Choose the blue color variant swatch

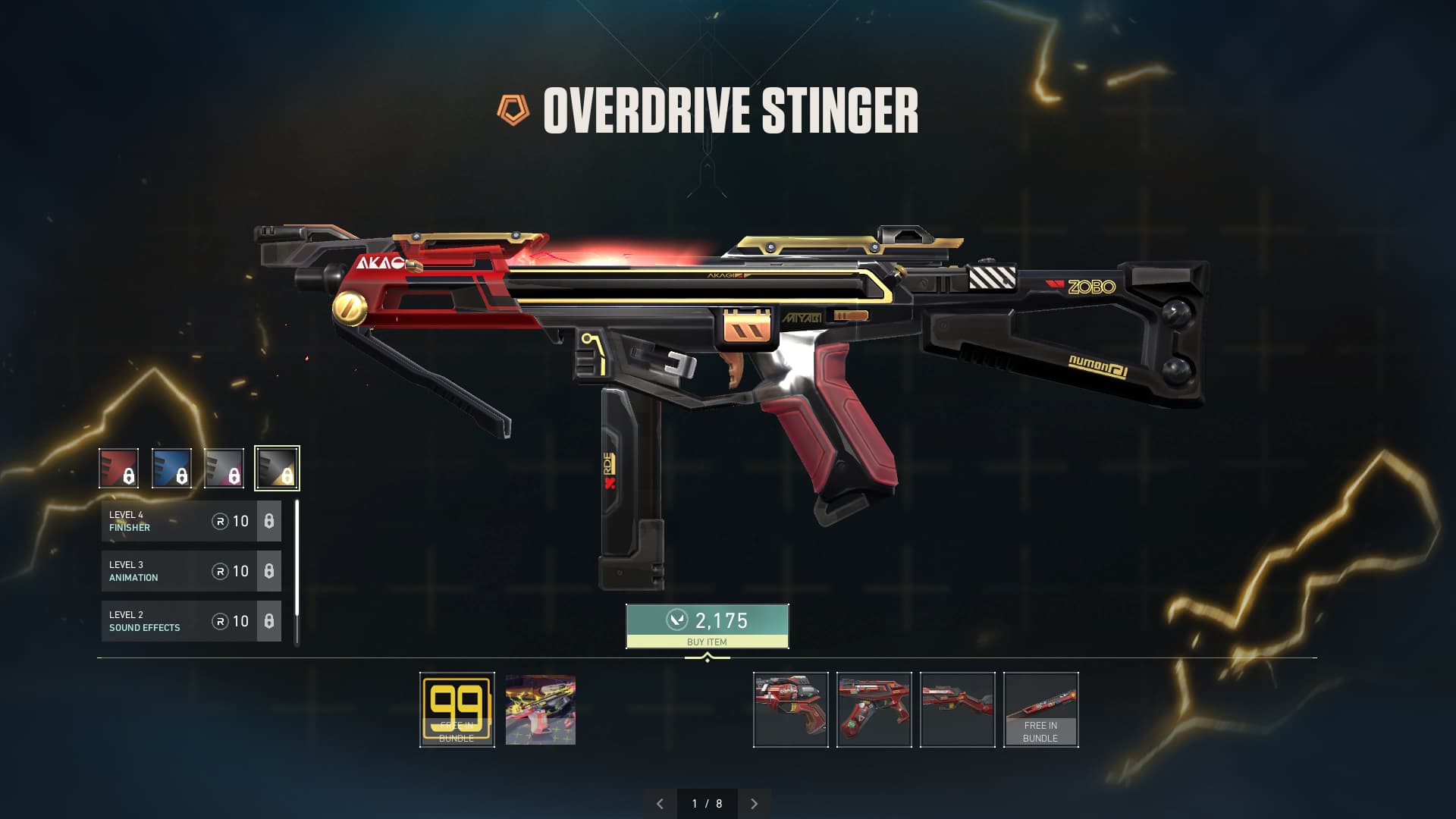171,468
